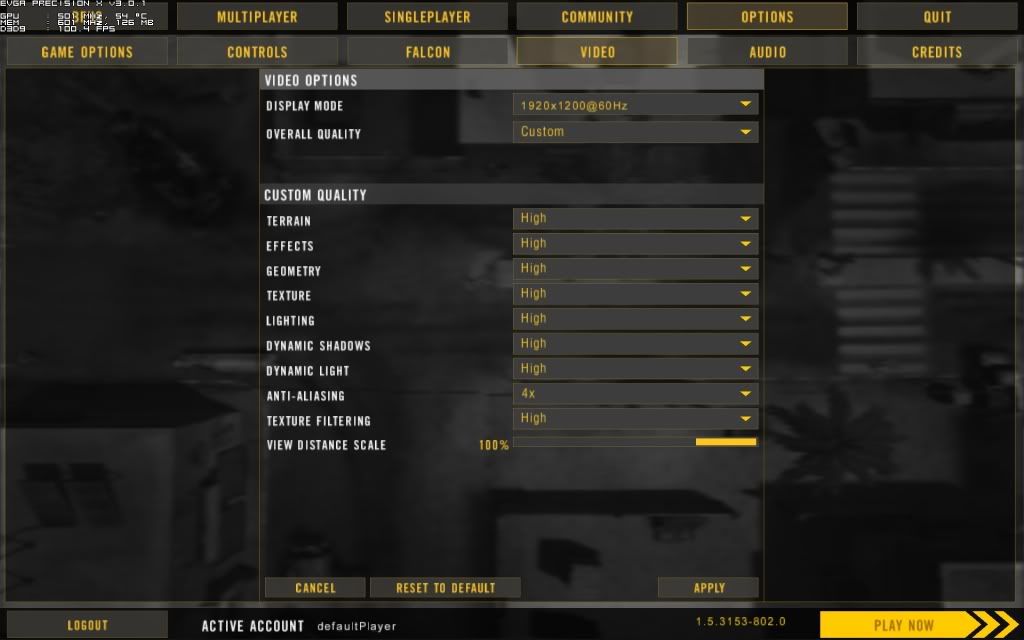Quit the game from the top menu

tap(937, 17)
